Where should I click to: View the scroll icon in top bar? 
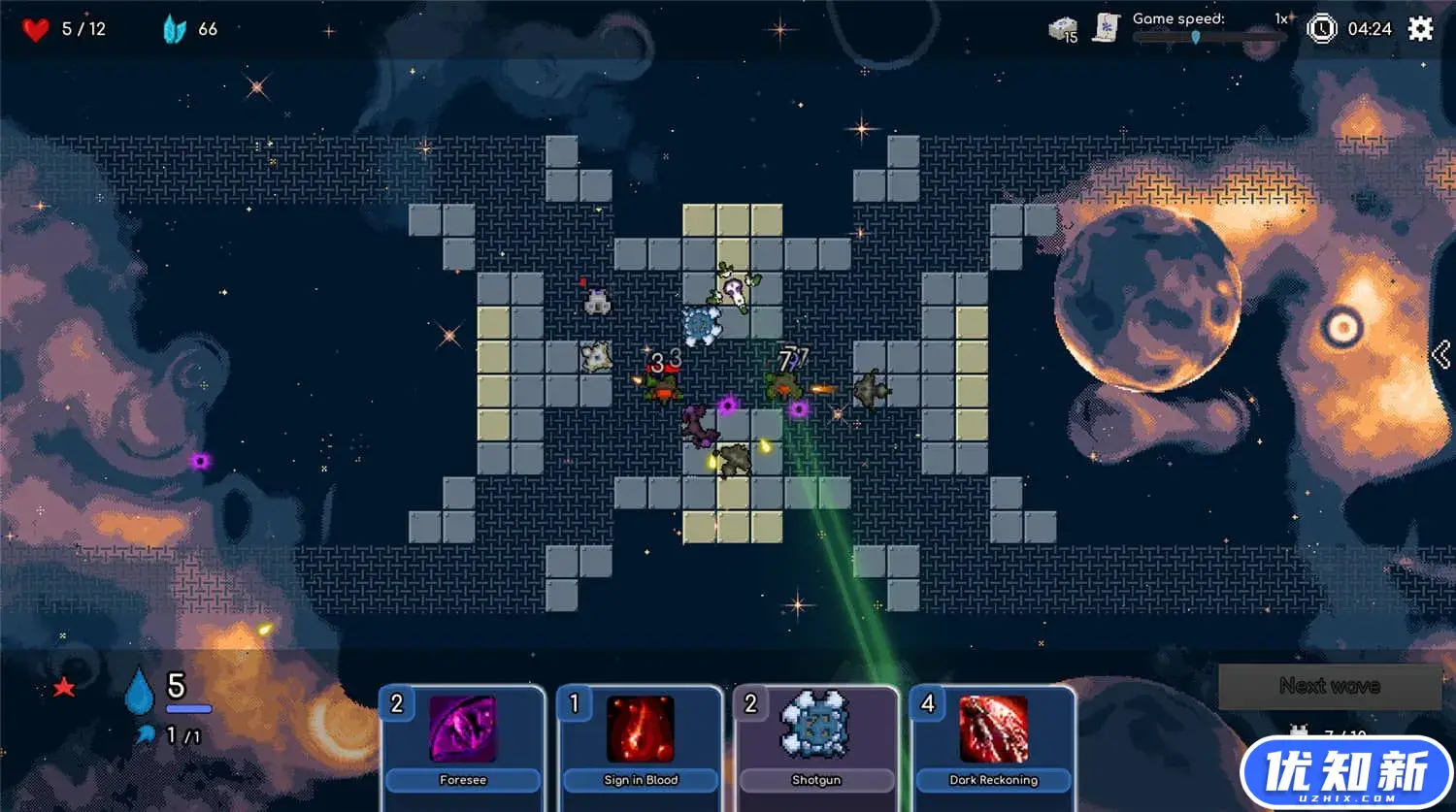[x=1106, y=28]
